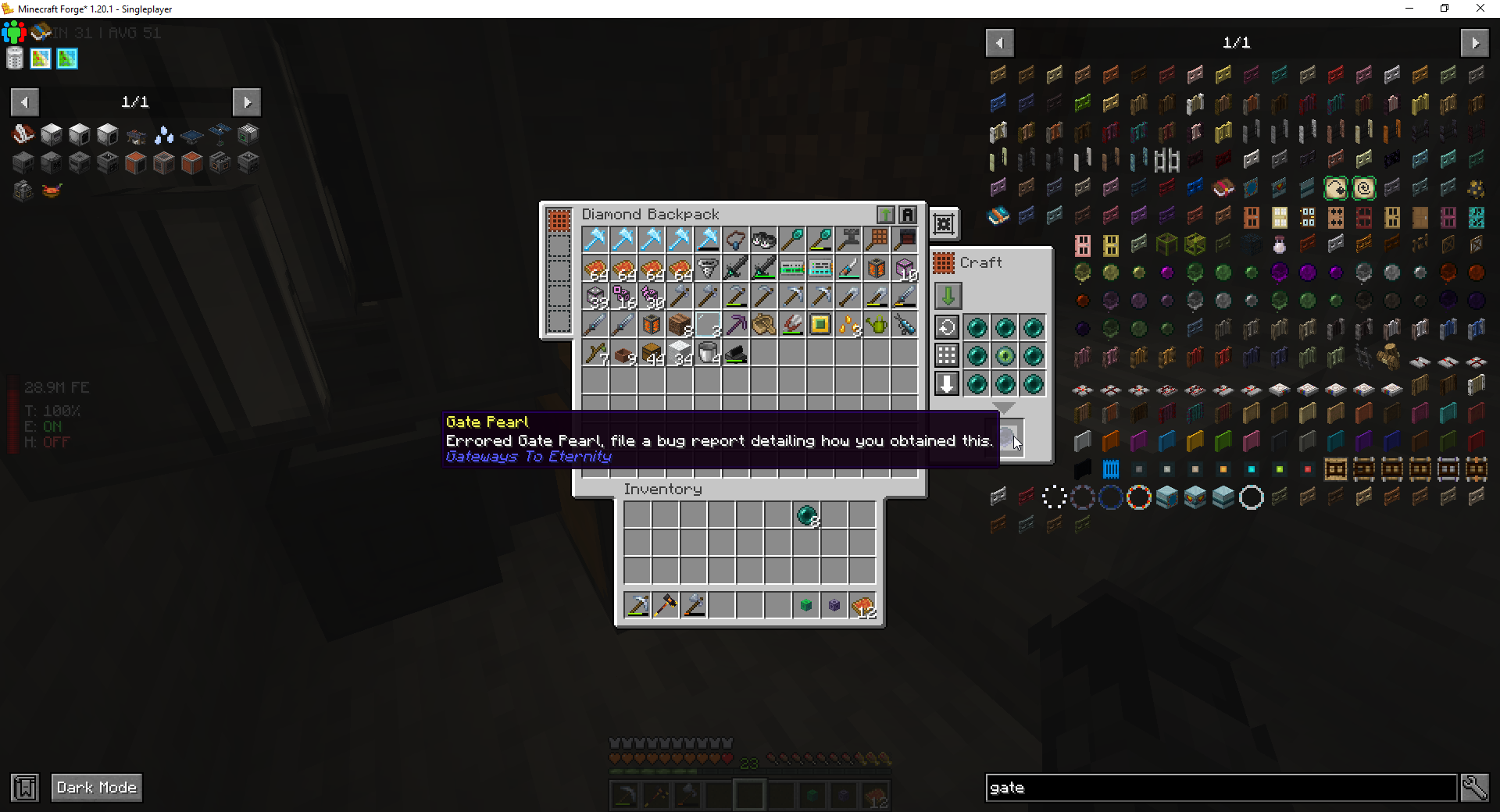Click the white down arrow in Craft panel
The width and height of the screenshot is (1500, 812).
pyautogui.click(x=946, y=383)
